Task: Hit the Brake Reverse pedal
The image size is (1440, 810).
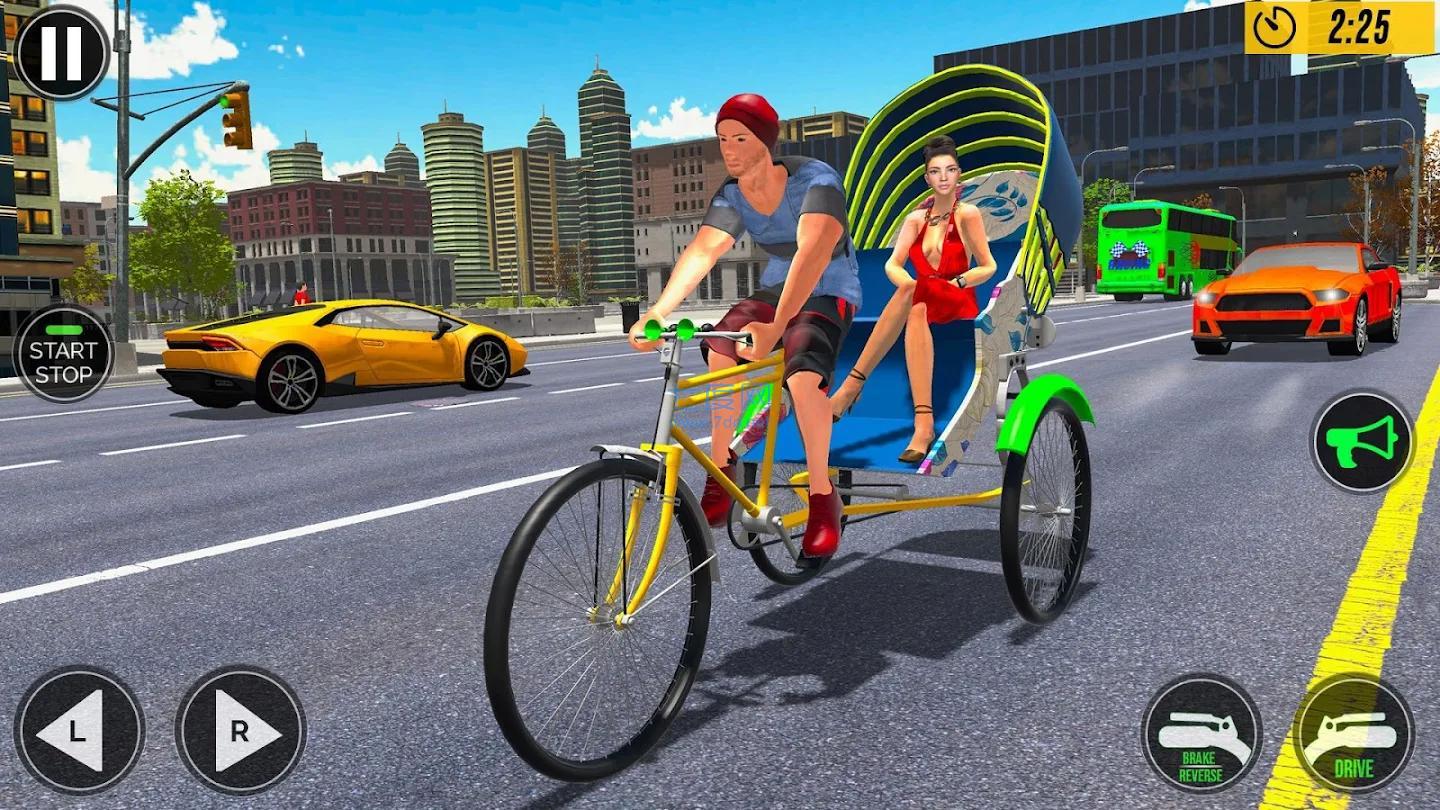Action: [1201, 733]
